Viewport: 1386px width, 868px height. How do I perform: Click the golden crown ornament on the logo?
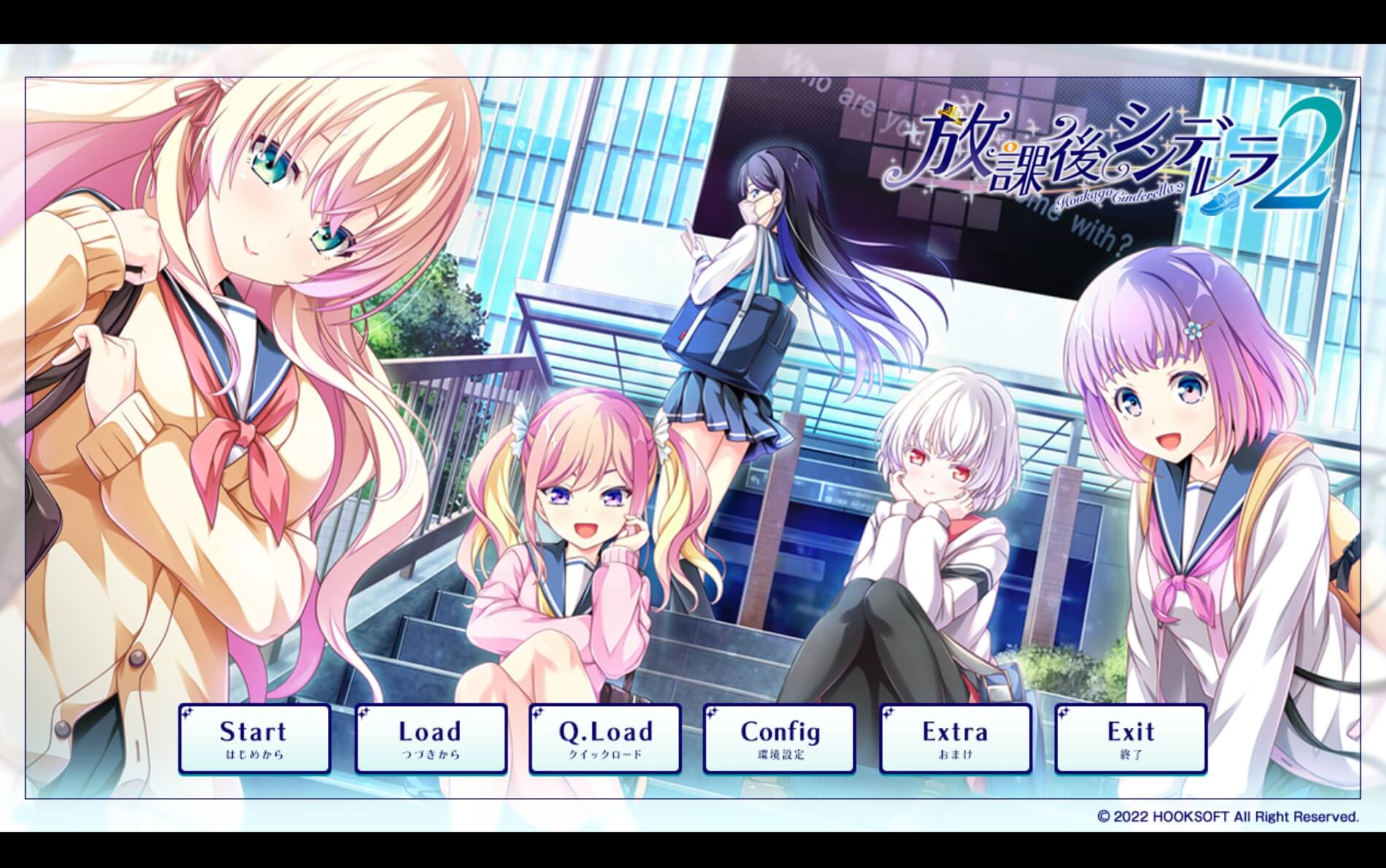[x=952, y=113]
